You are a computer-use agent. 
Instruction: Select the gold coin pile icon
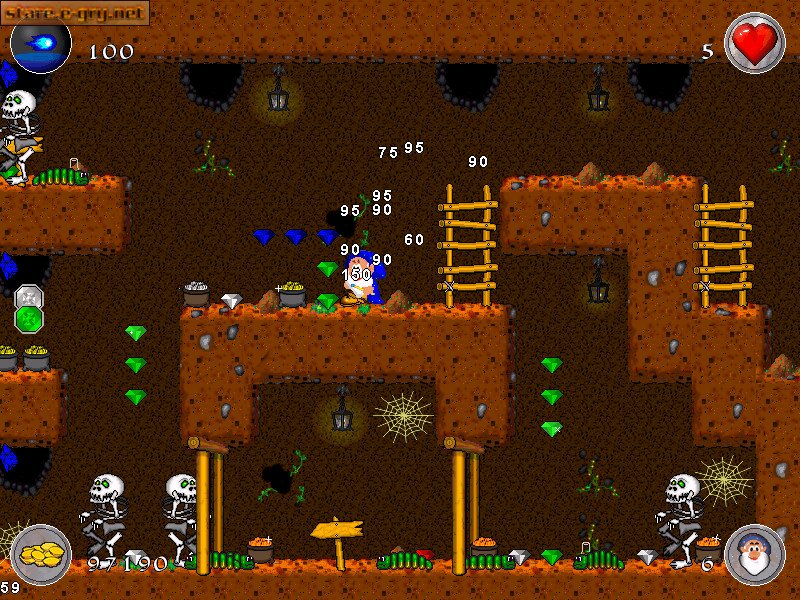point(41,553)
